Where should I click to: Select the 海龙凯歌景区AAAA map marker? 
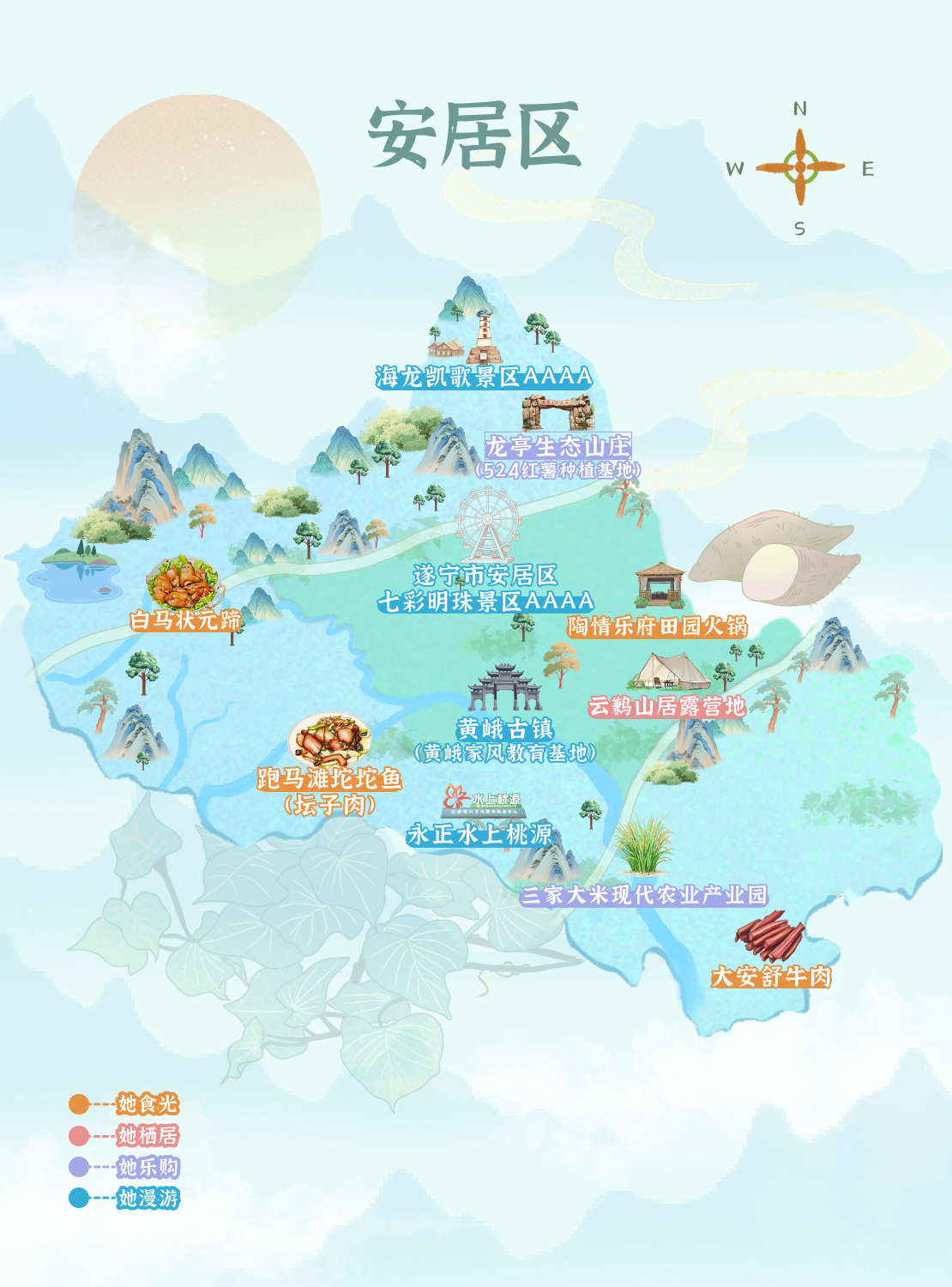(x=484, y=377)
